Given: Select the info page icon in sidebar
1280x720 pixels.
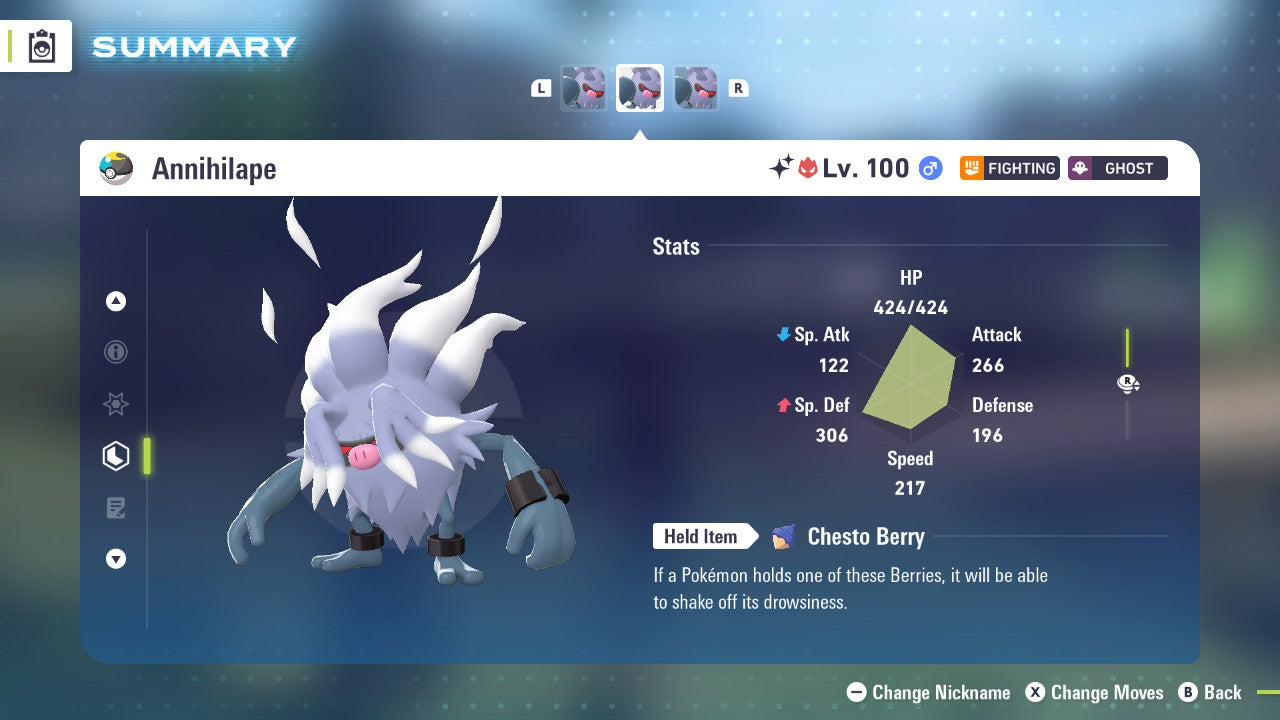Looking at the screenshot, I should (x=116, y=352).
